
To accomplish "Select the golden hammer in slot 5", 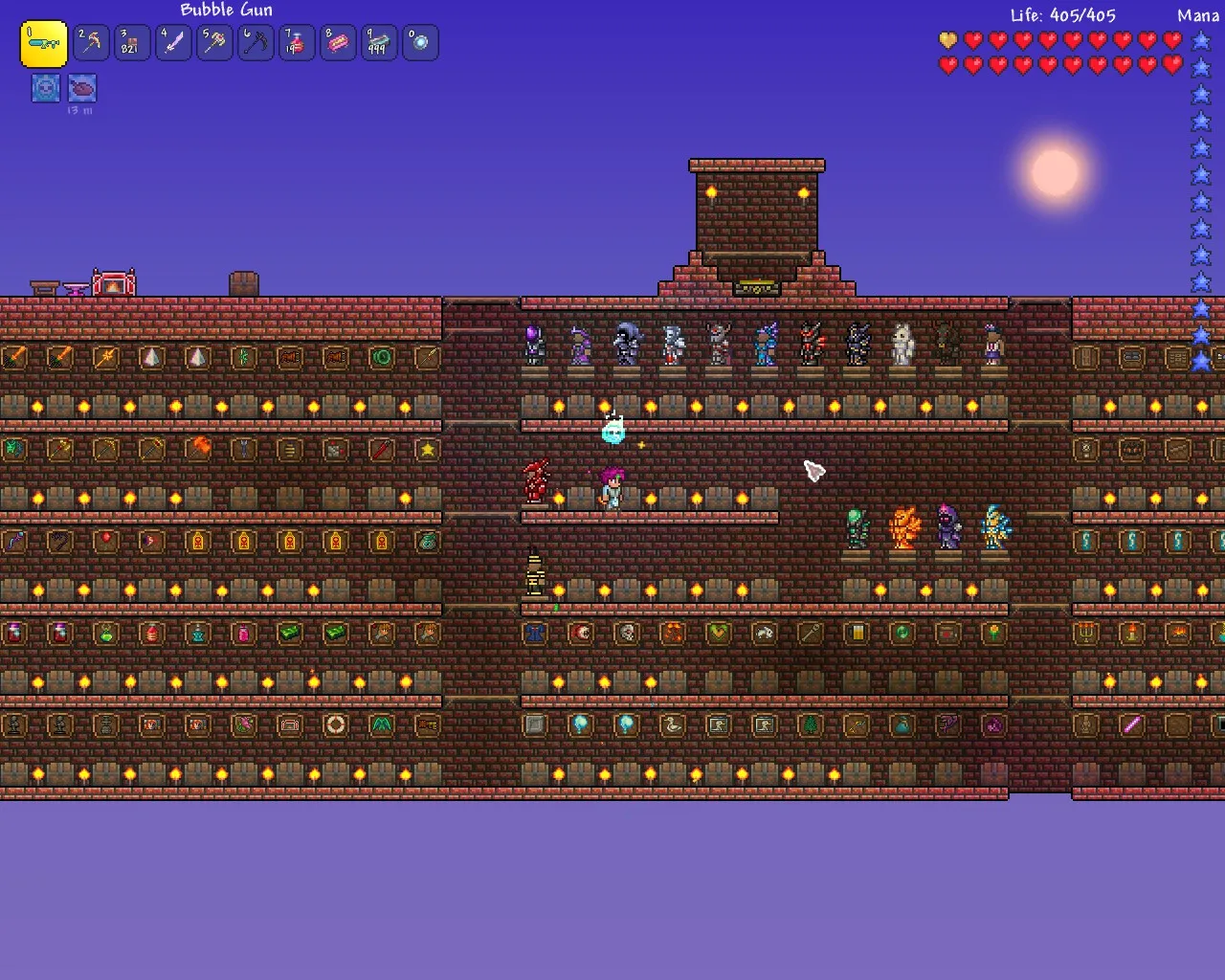I will 215,43.
